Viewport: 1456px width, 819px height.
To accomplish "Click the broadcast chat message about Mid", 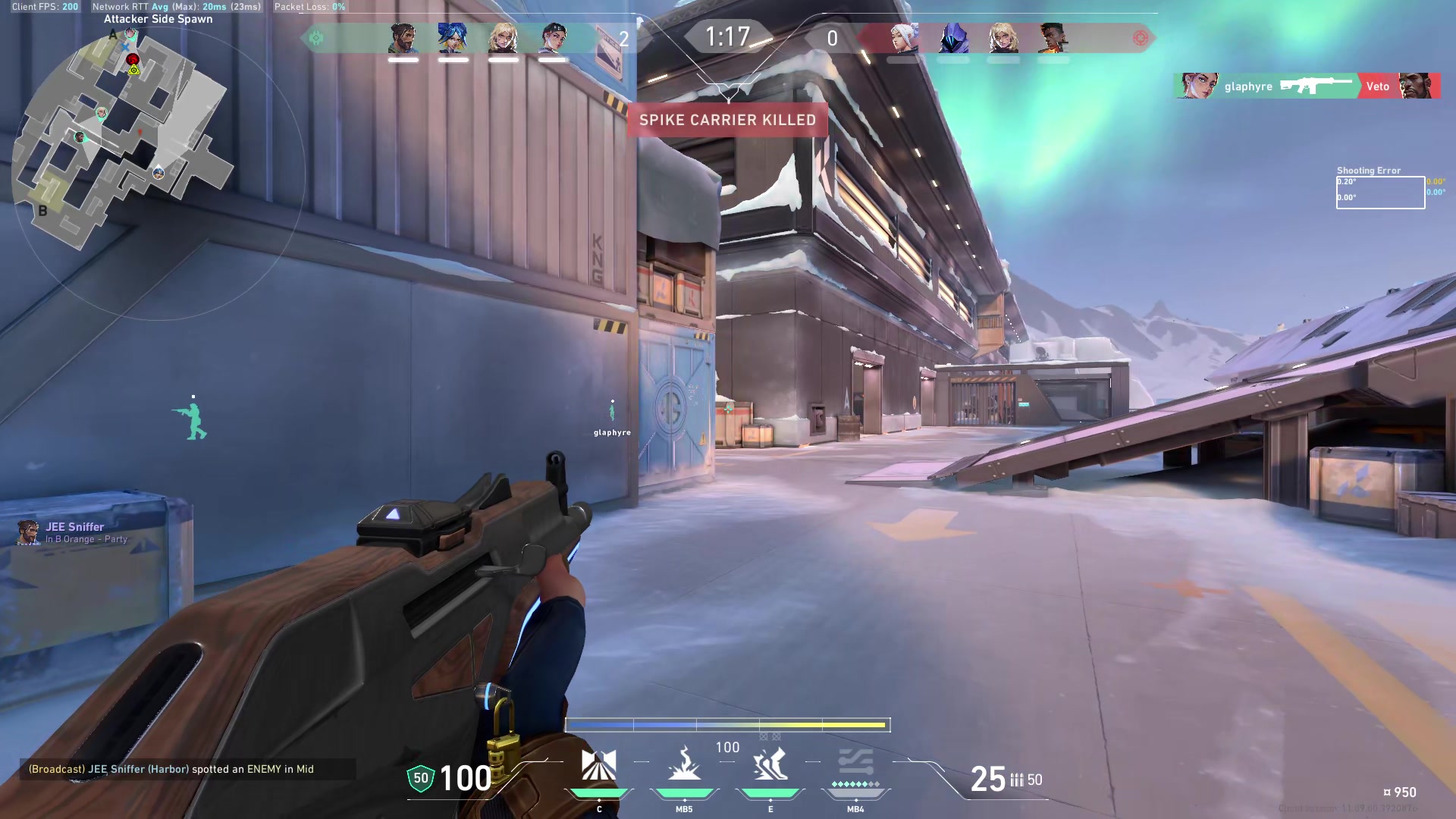I will click(x=171, y=769).
